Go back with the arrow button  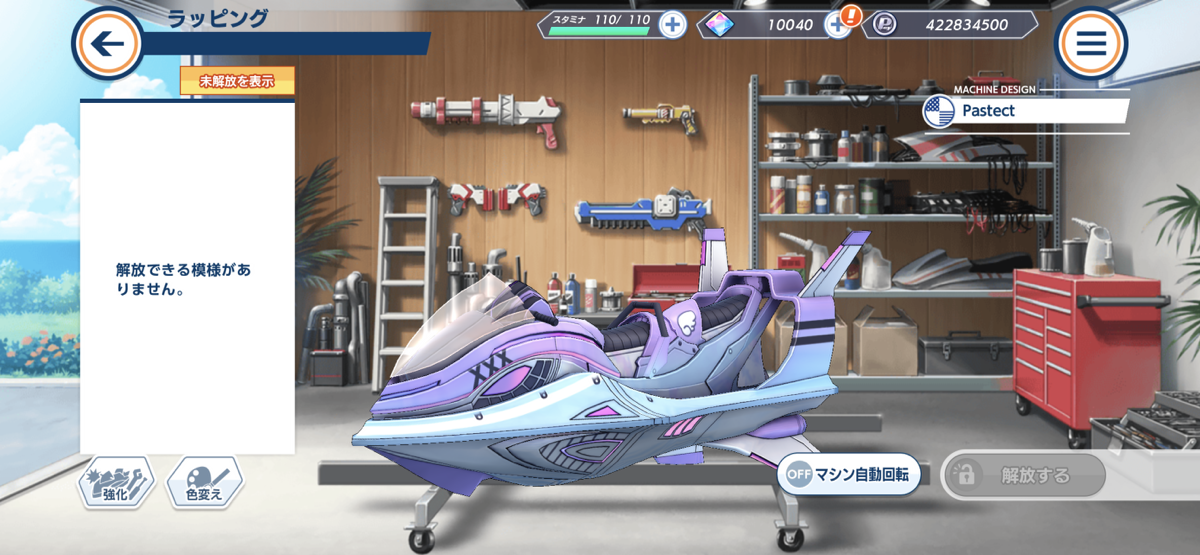pos(107,43)
